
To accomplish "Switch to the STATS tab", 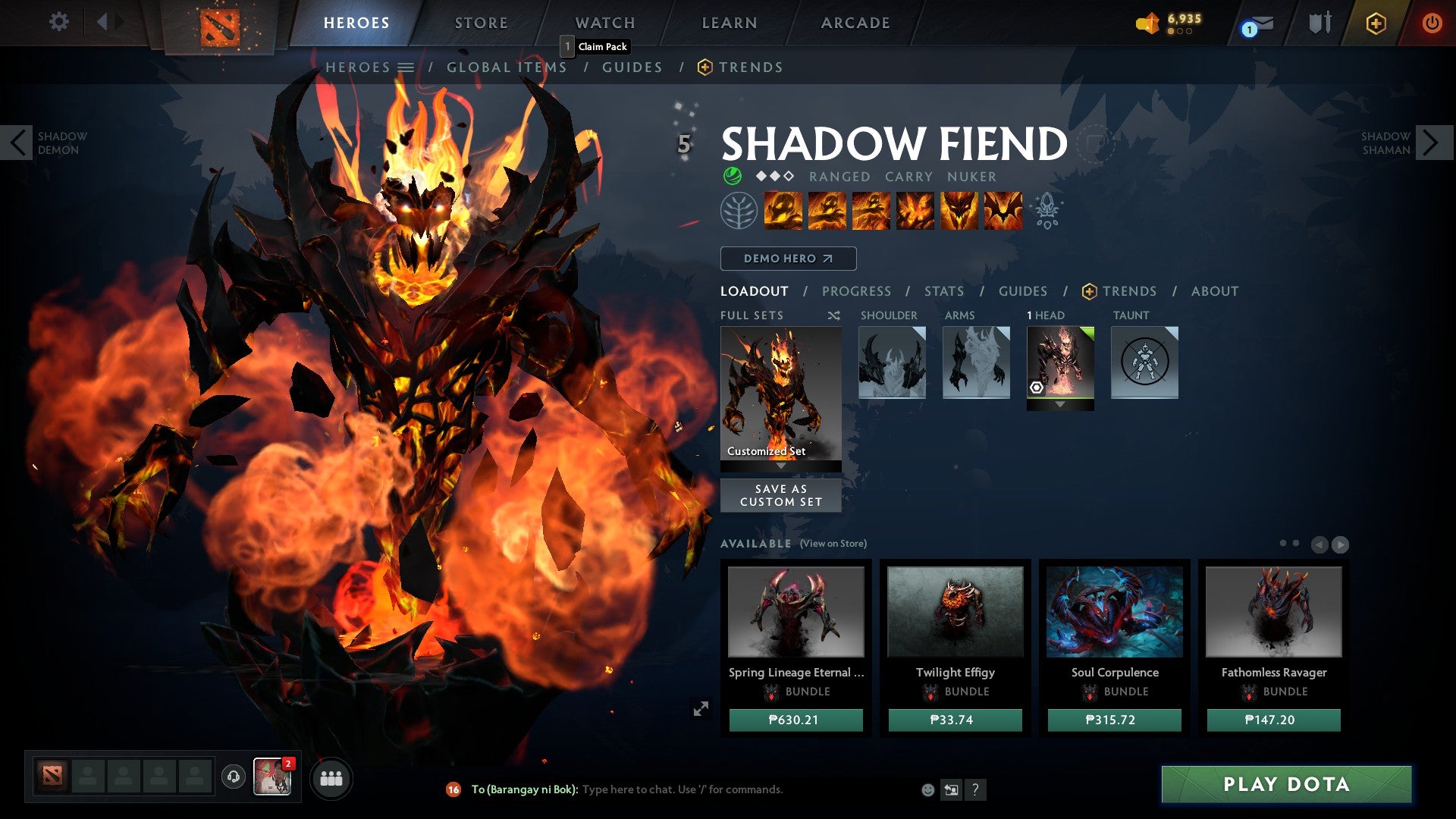I will click(943, 291).
